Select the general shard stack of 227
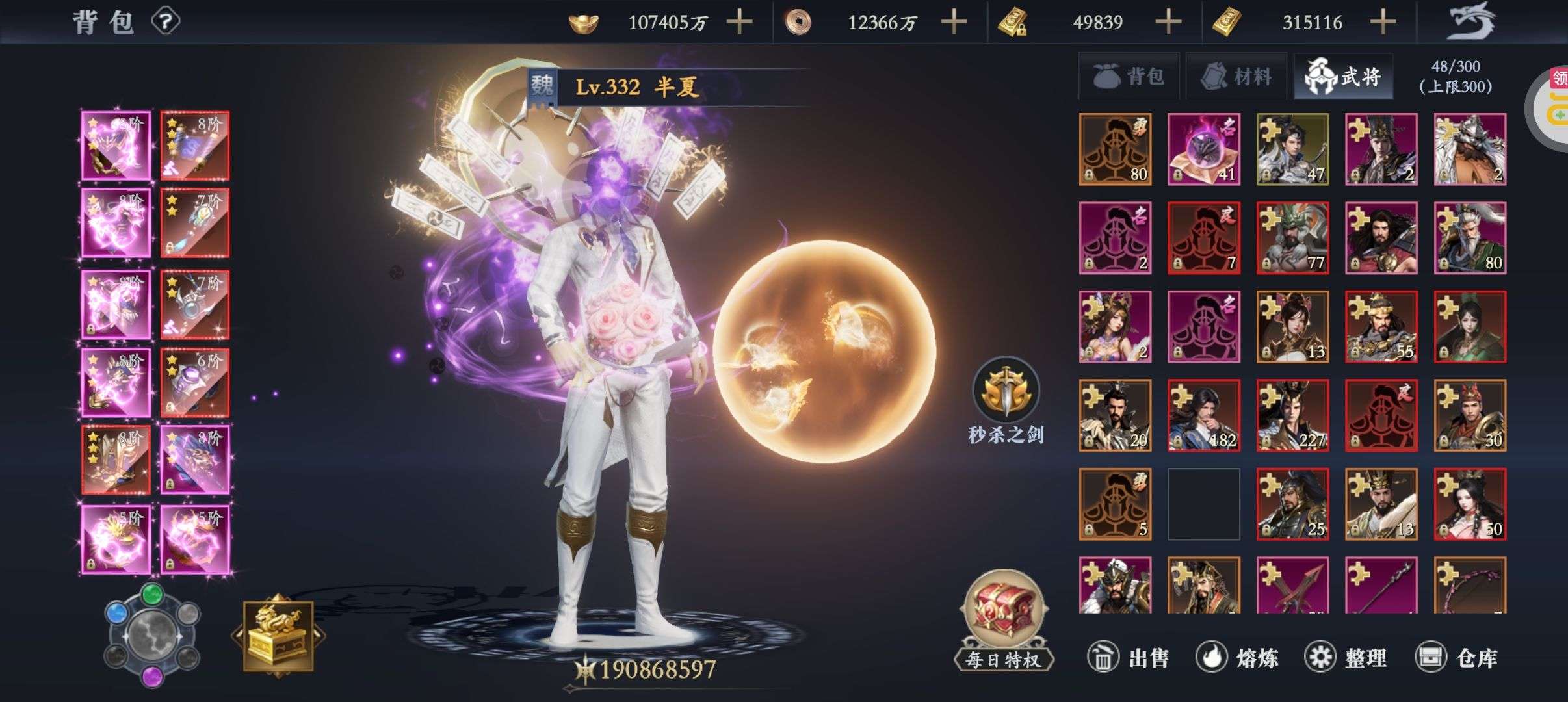This screenshot has height=702, width=1568. click(1292, 415)
